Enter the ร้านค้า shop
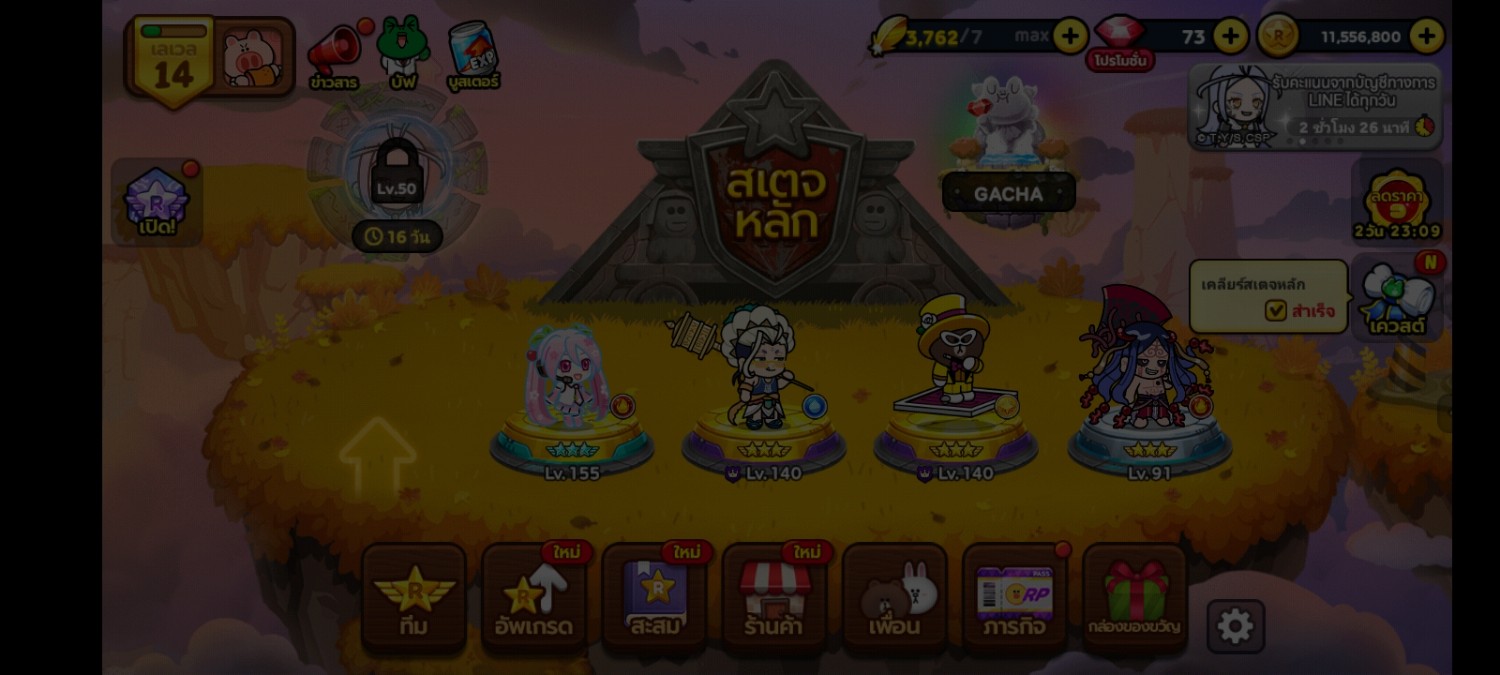This screenshot has height=675, width=1500. [x=774, y=599]
